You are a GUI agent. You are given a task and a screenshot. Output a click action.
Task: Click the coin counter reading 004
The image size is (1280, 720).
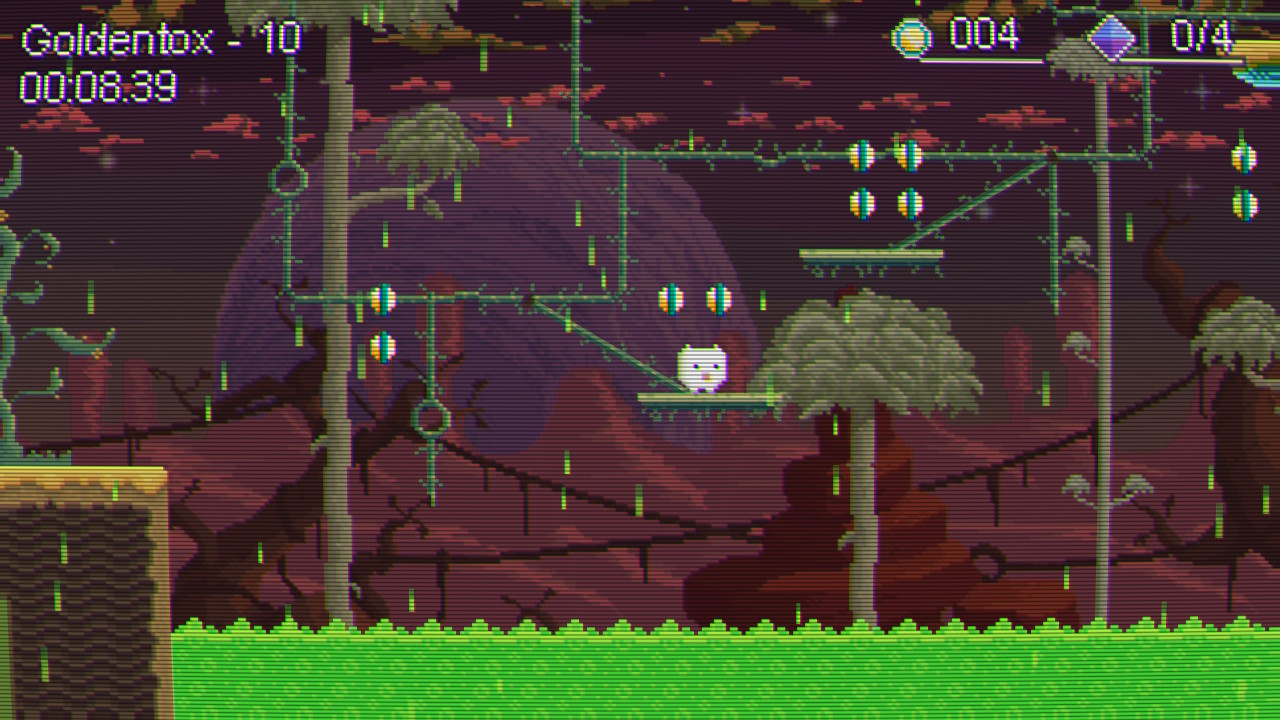985,36
